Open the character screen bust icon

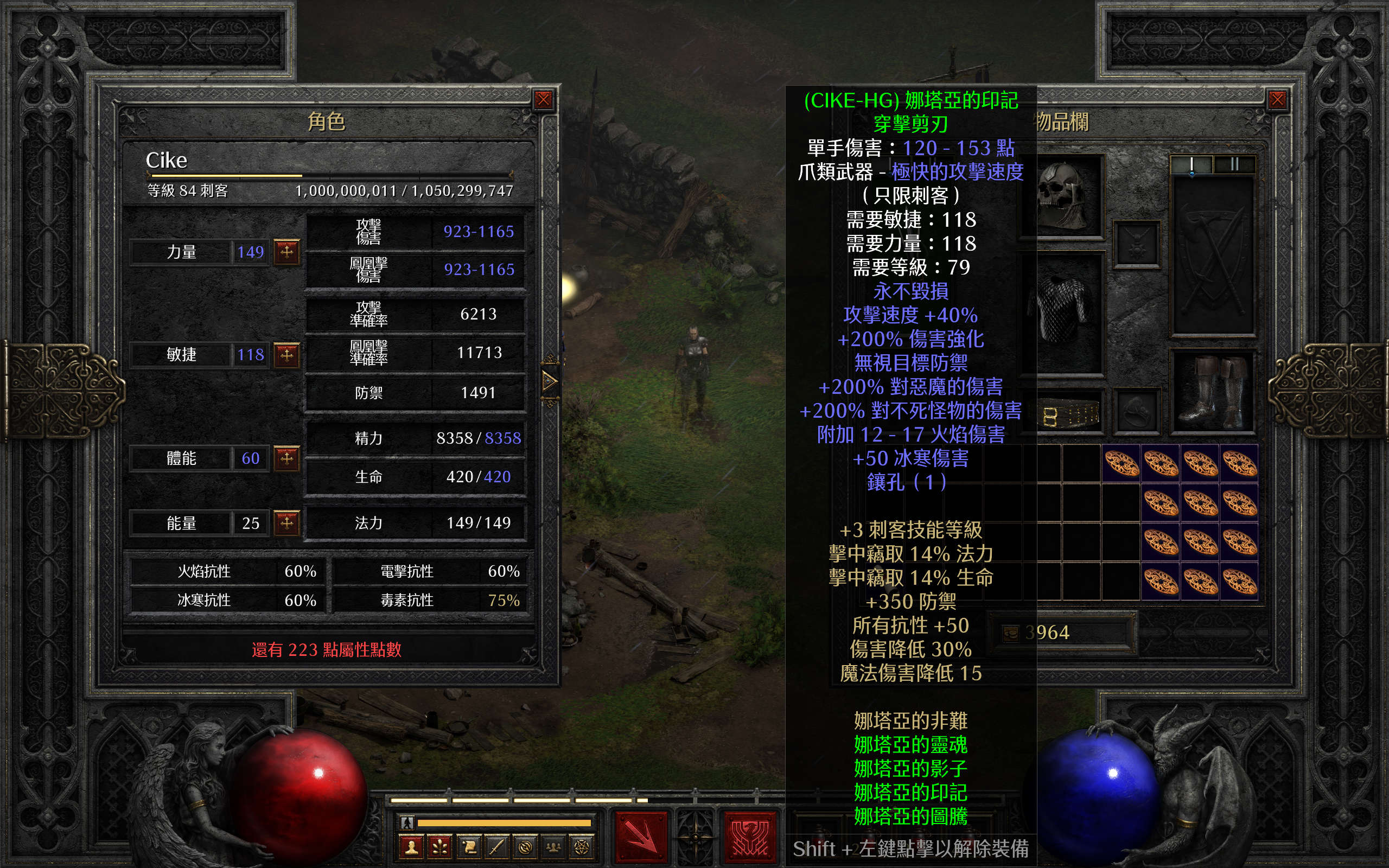point(411,847)
